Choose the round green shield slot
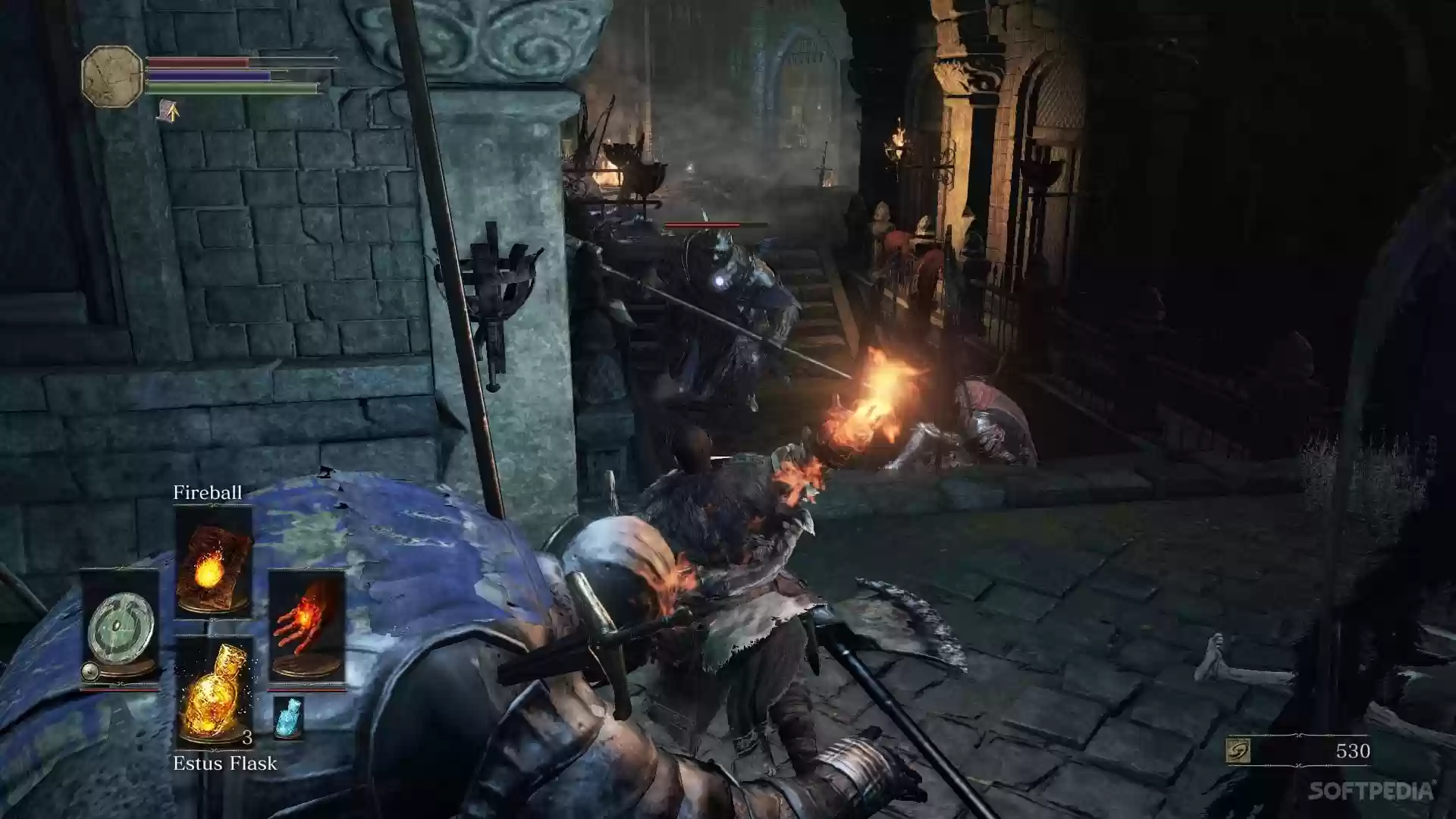The width and height of the screenshot is (1456, 819). pyautogui.click(x=120, y=628)
